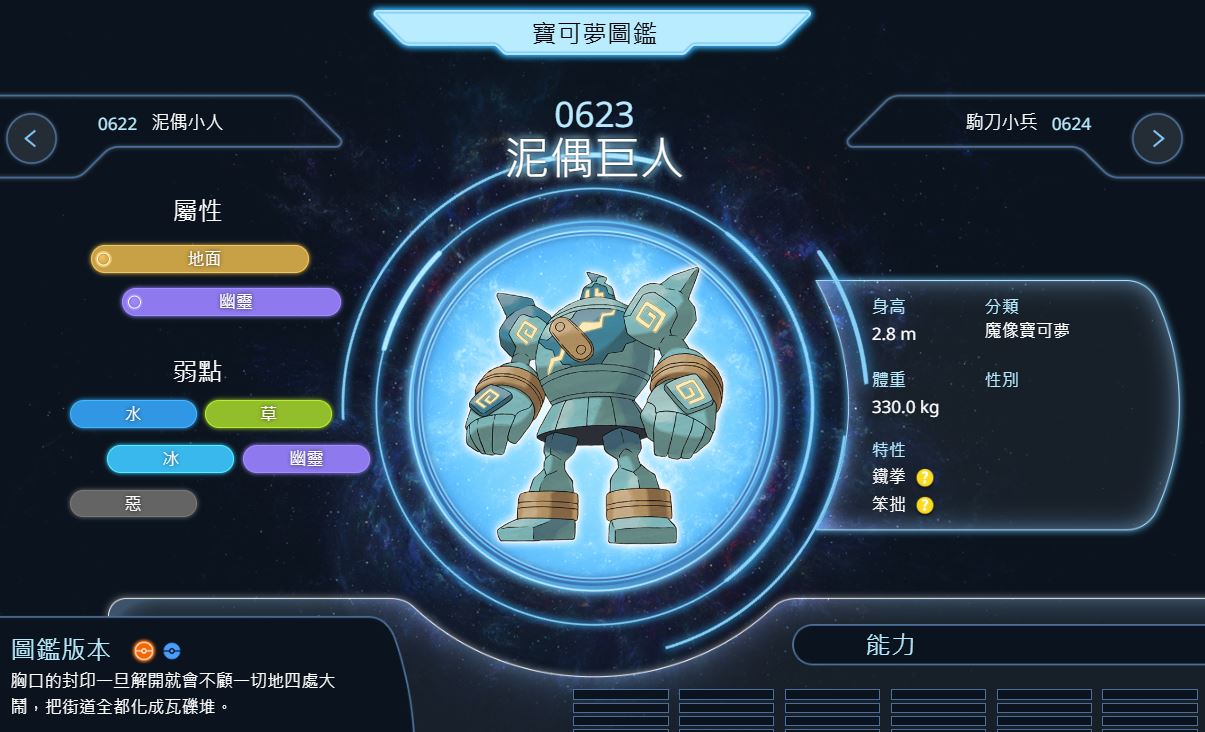The width and height of the screenshot is (1205, 732).
Task: Click the 寶可夢圖鑑 title banner
Action: pyautogui.click(x=593, y=33)
